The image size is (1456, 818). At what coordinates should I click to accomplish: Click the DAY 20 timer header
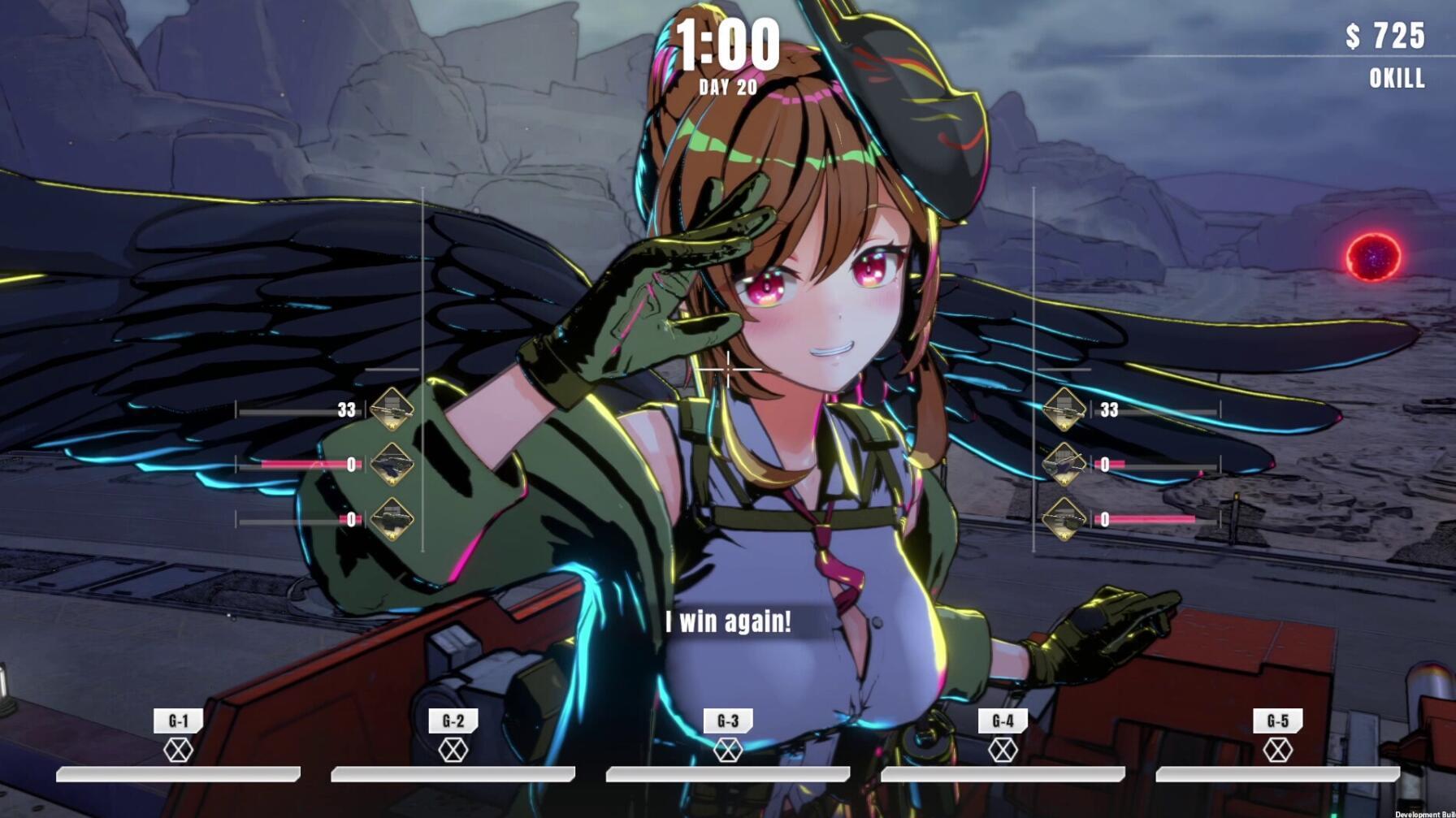726,82
